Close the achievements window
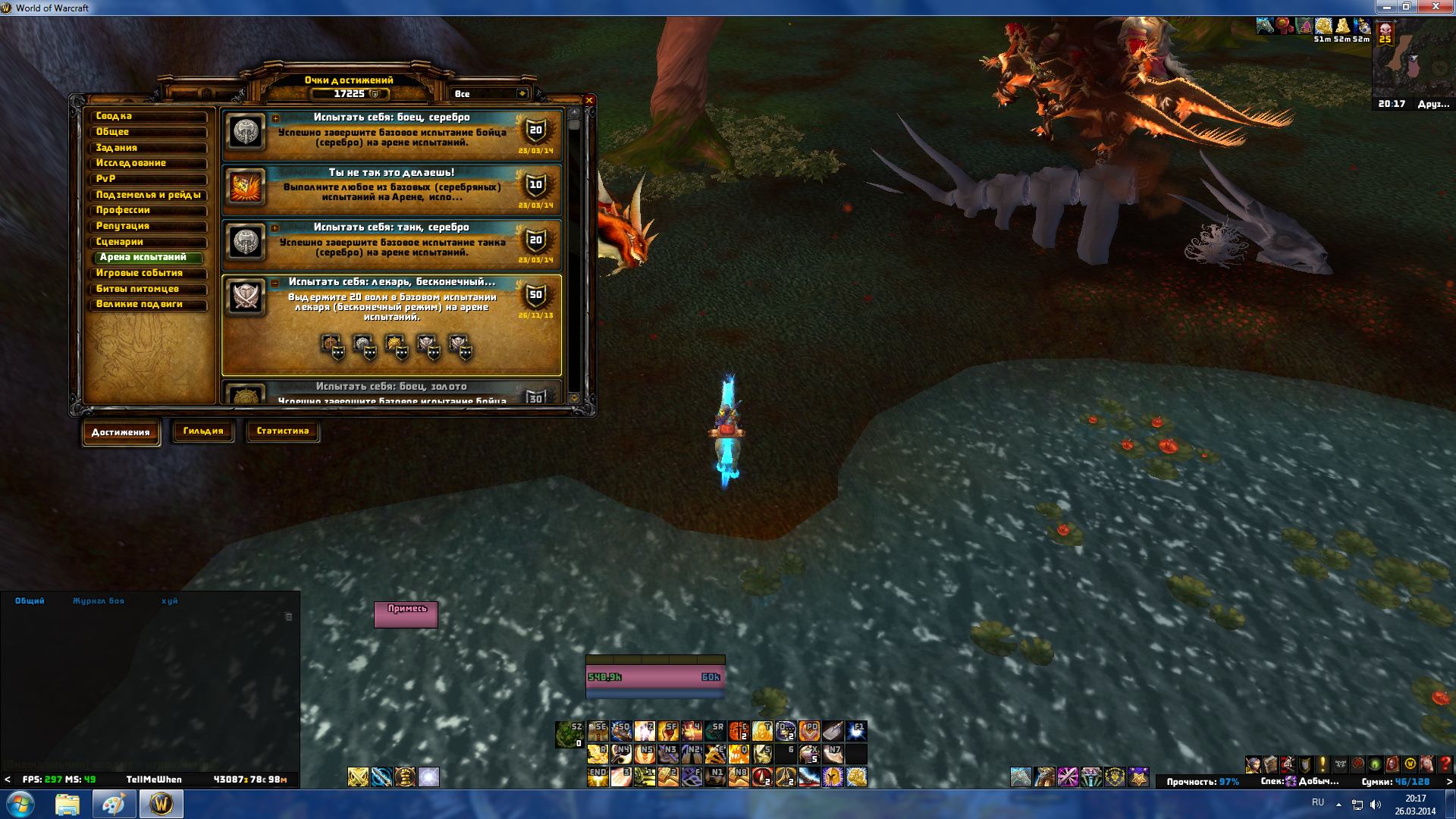This screenshot has height=819, width=1456. (589, 100)
